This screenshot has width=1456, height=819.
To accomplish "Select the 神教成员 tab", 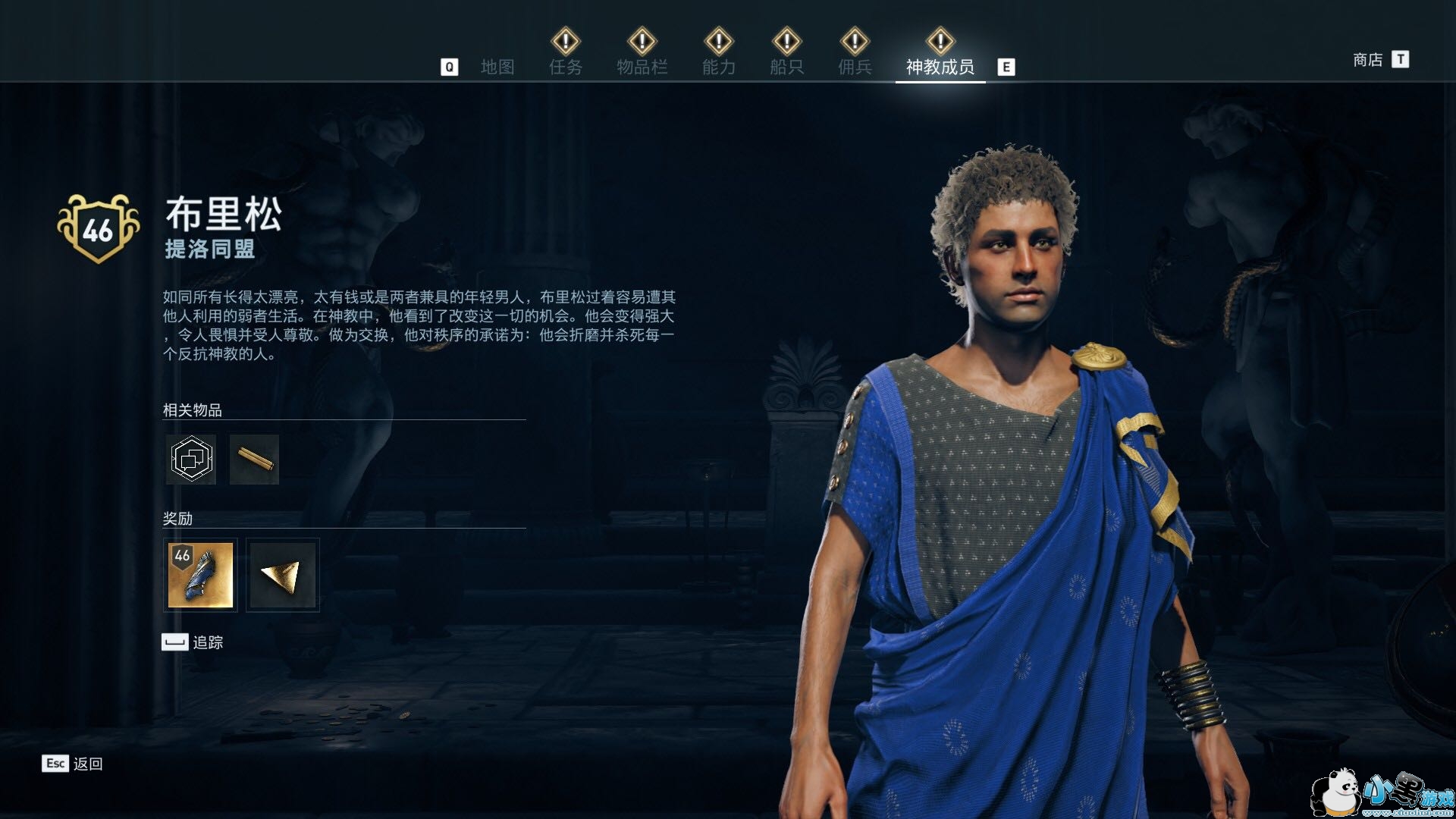I will pos(940,67).
